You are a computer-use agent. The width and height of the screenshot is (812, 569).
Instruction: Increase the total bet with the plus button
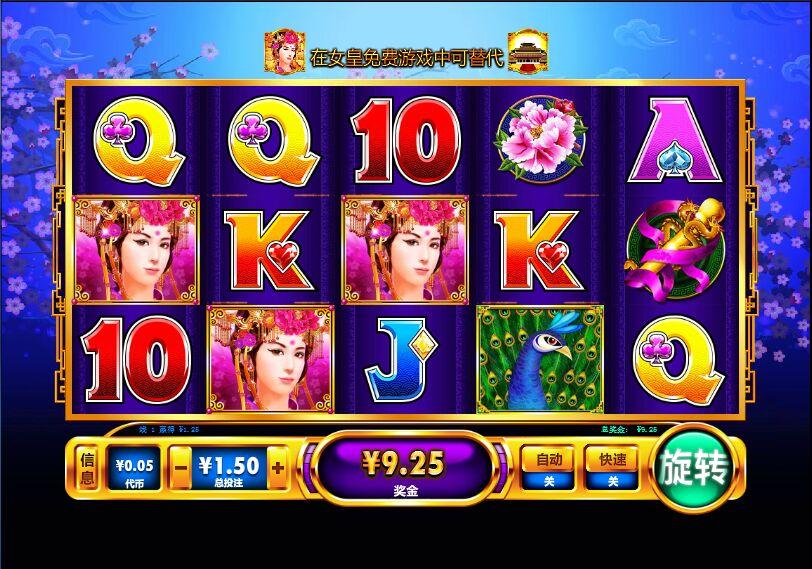tap(277, 467)
